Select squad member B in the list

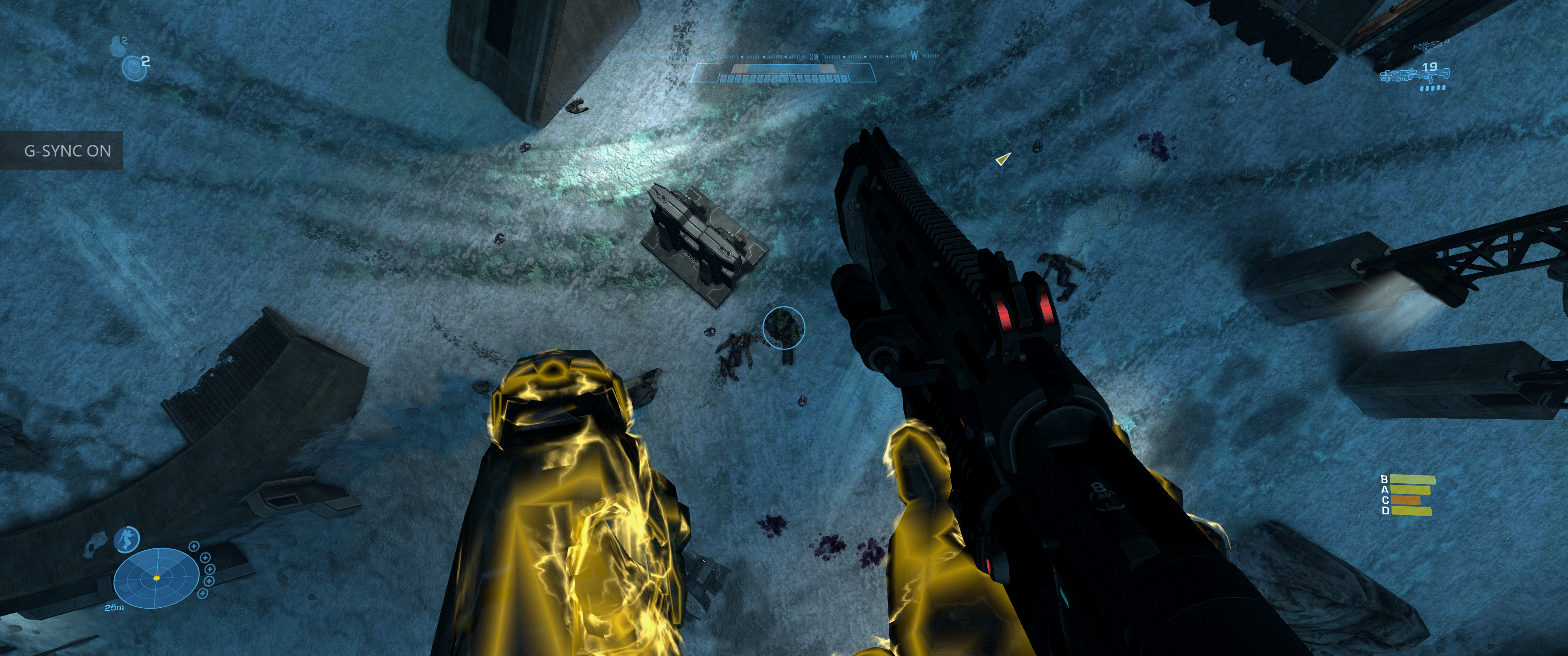coord(1411,480)
